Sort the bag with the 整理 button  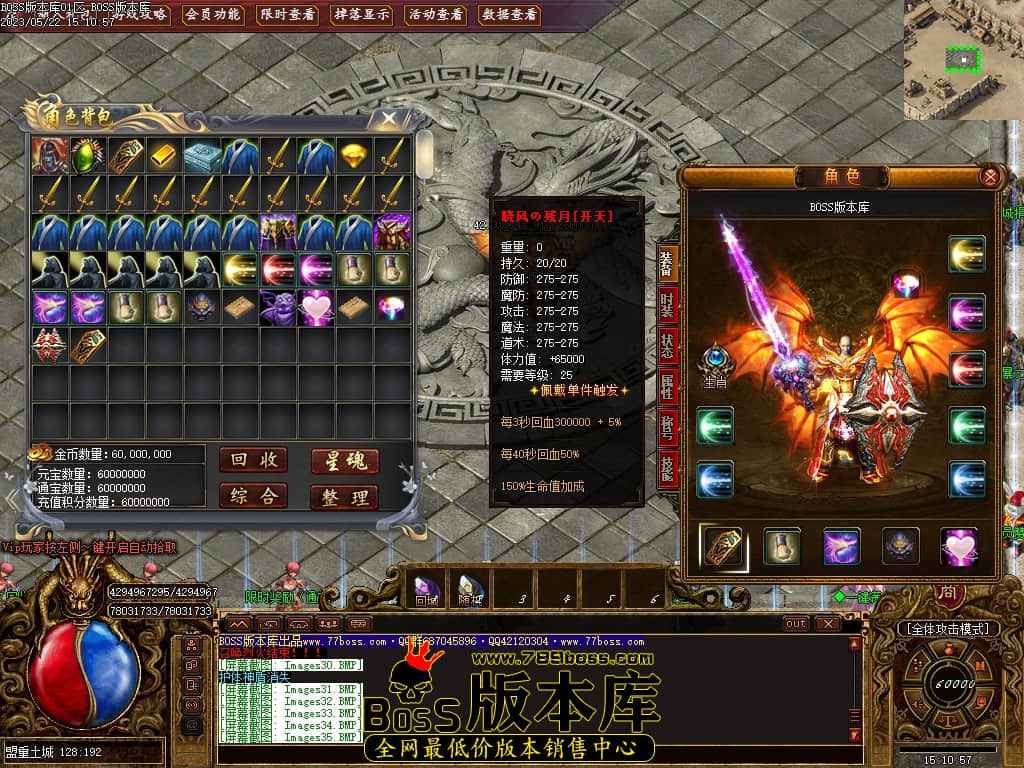click(344, 497)
